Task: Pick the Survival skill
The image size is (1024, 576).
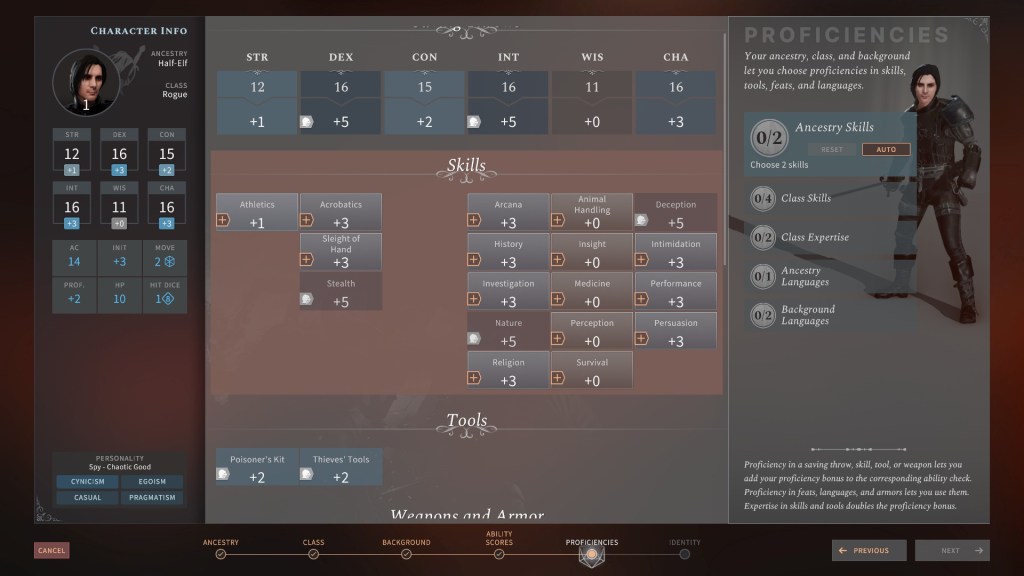Action: tap(592, 369)
